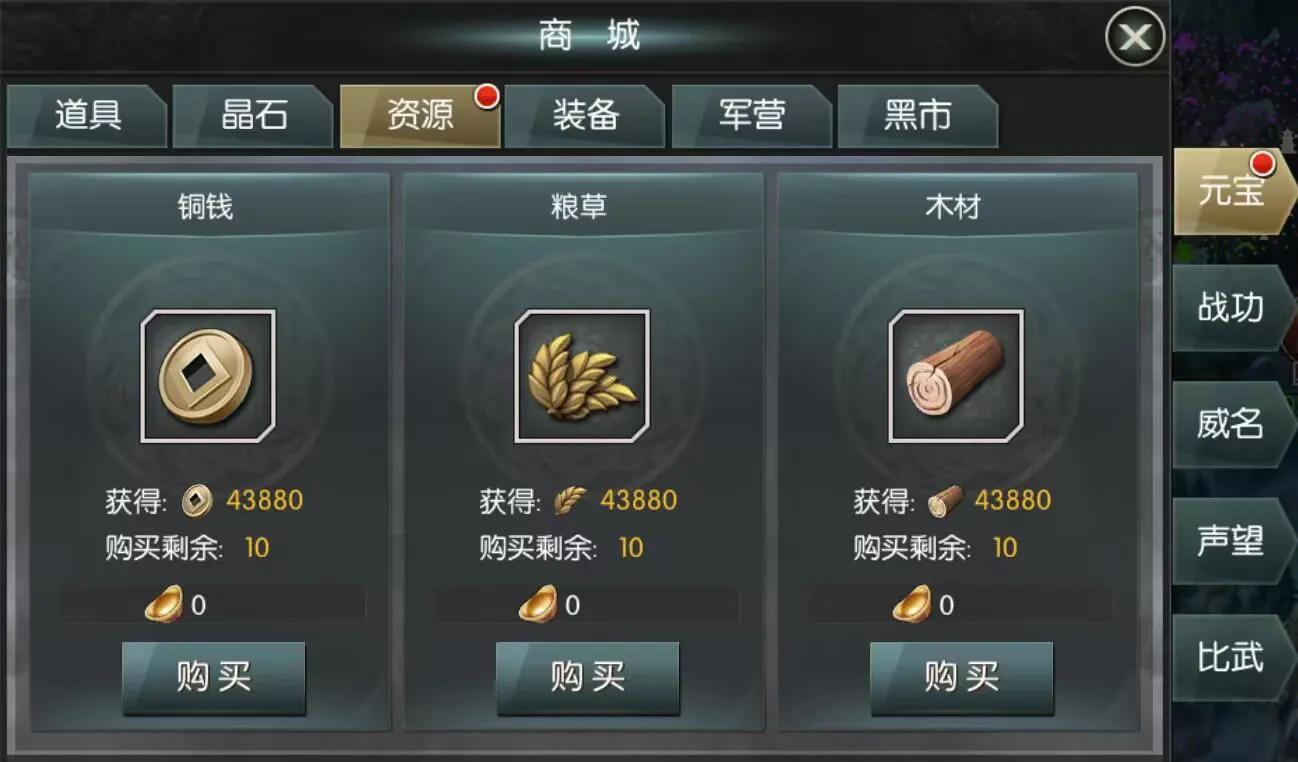
Task: Switch to the 道具 tab
Action: (x=86, y=116)
